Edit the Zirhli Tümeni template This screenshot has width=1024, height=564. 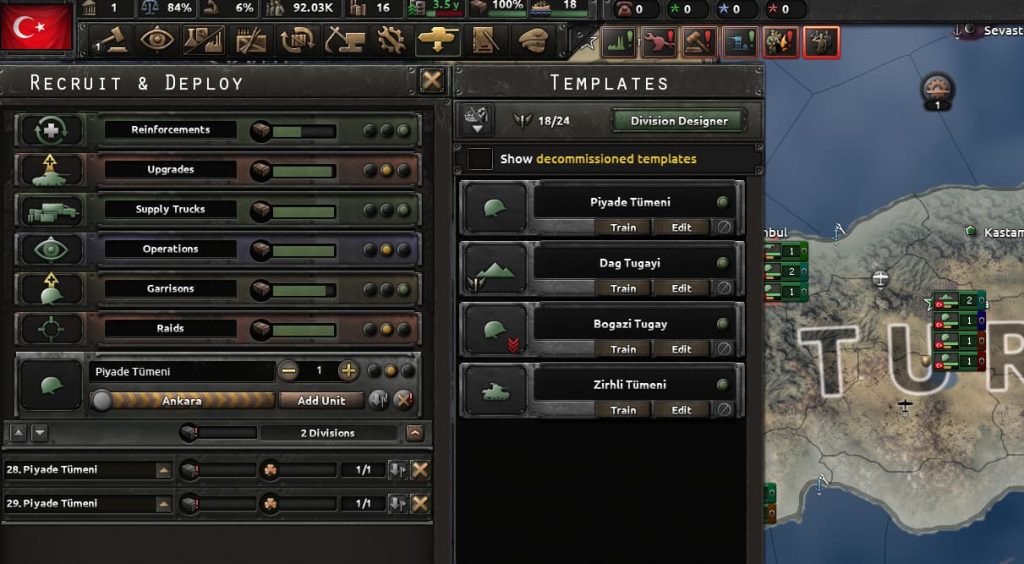[682, 411]
